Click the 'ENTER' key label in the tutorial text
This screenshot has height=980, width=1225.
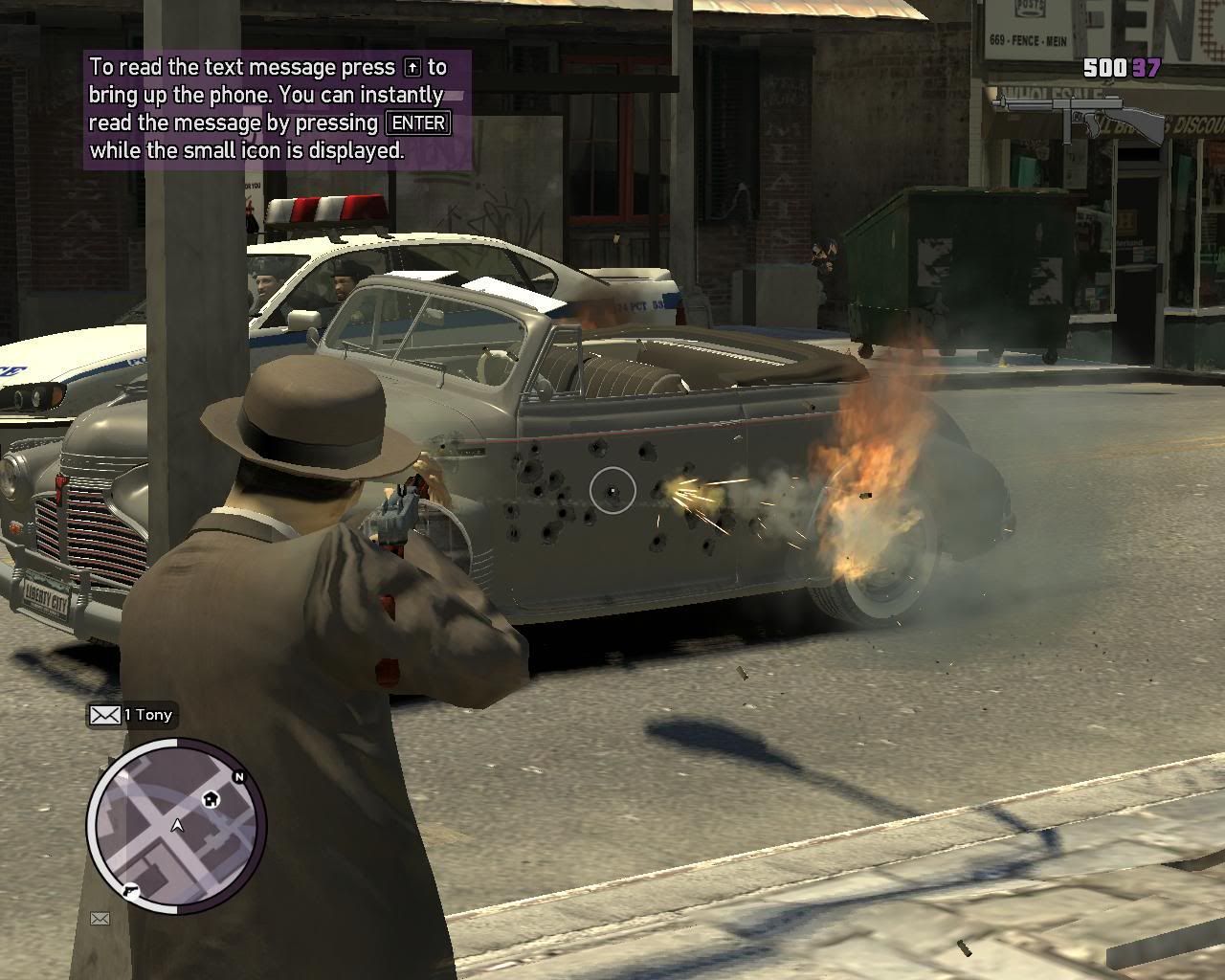(x=416, y=122)
